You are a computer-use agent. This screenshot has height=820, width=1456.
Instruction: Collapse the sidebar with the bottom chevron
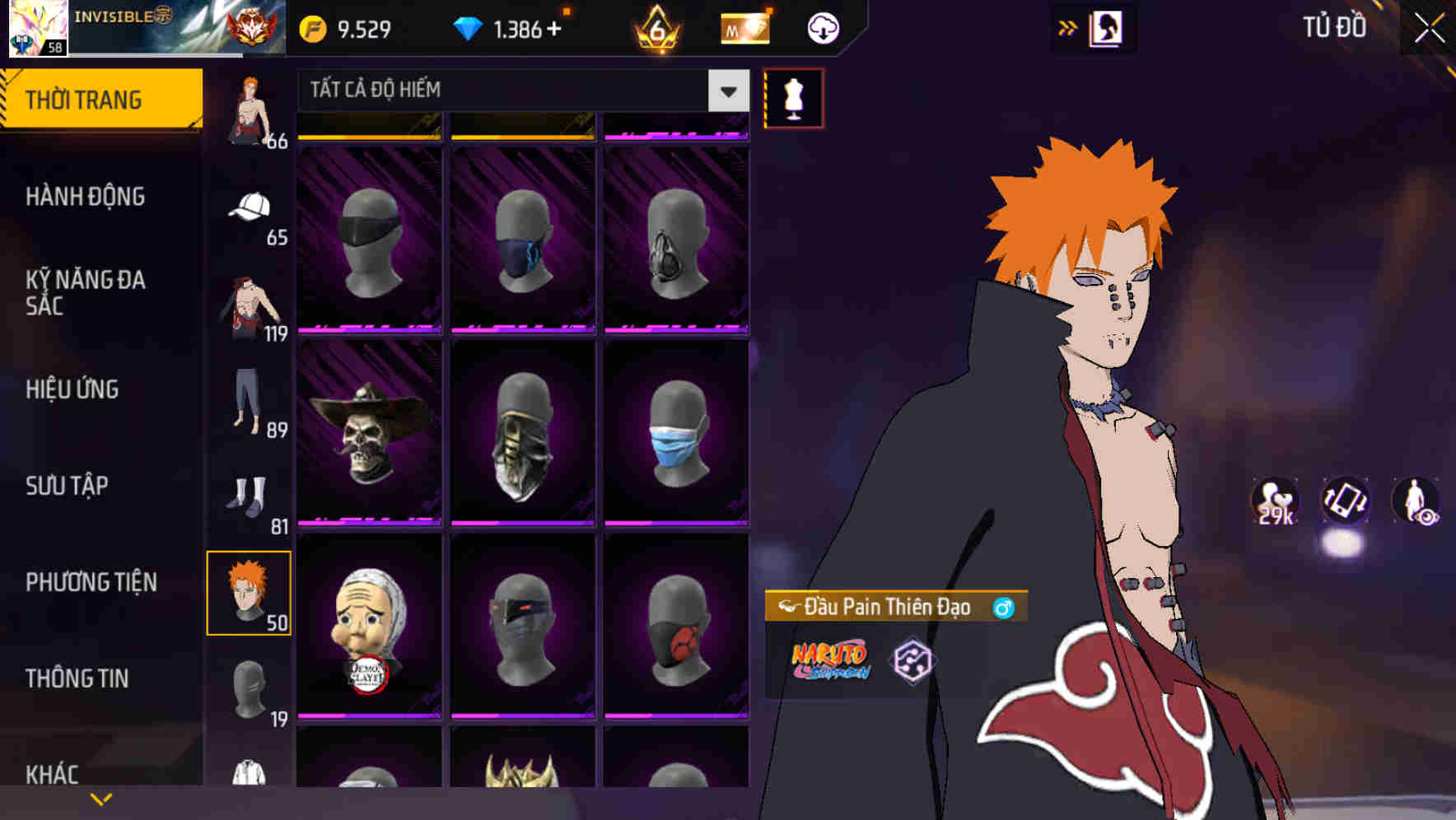[x=100, y=797]
